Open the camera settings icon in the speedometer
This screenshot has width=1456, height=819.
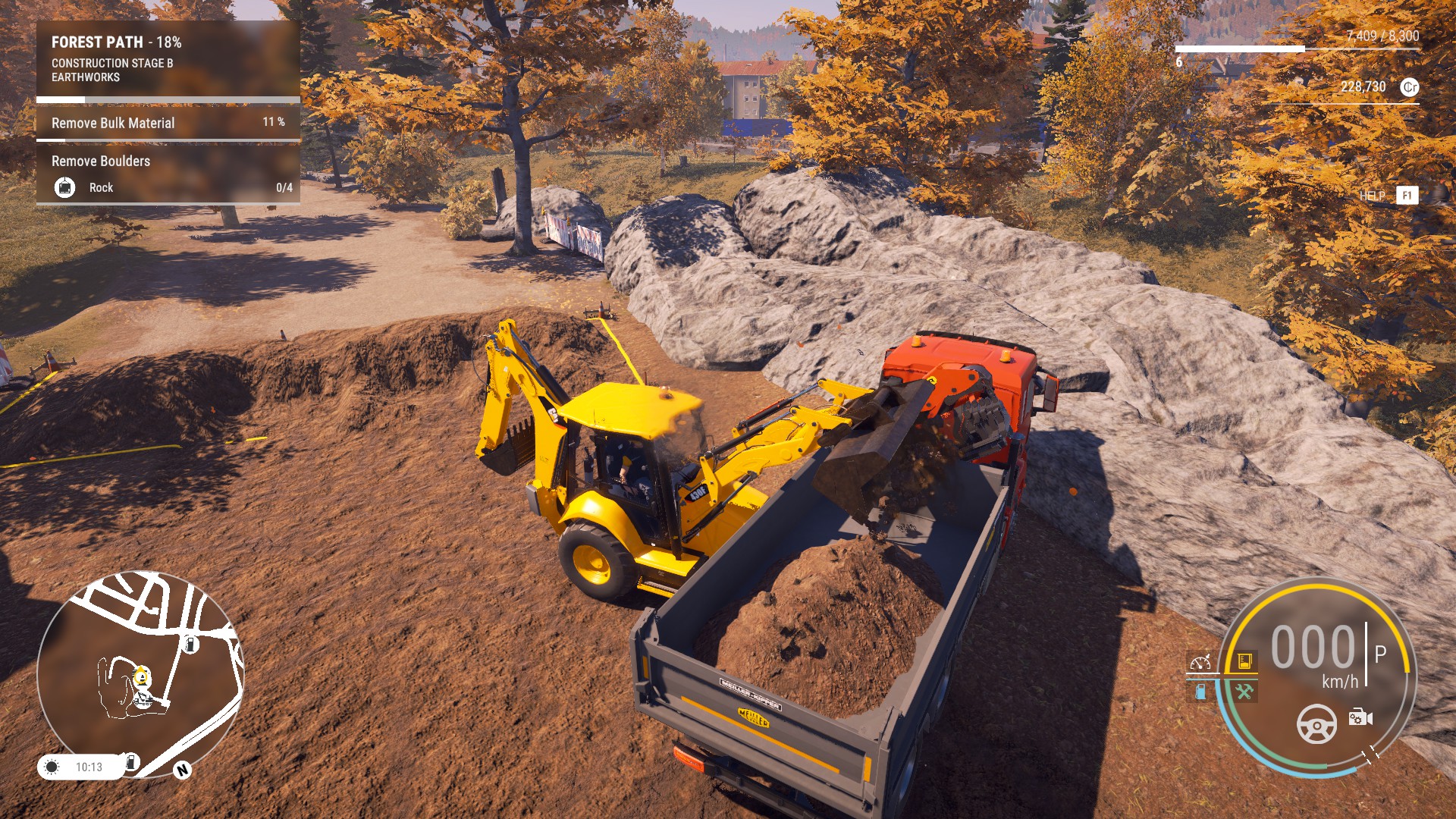click(x=1360, y=717)
